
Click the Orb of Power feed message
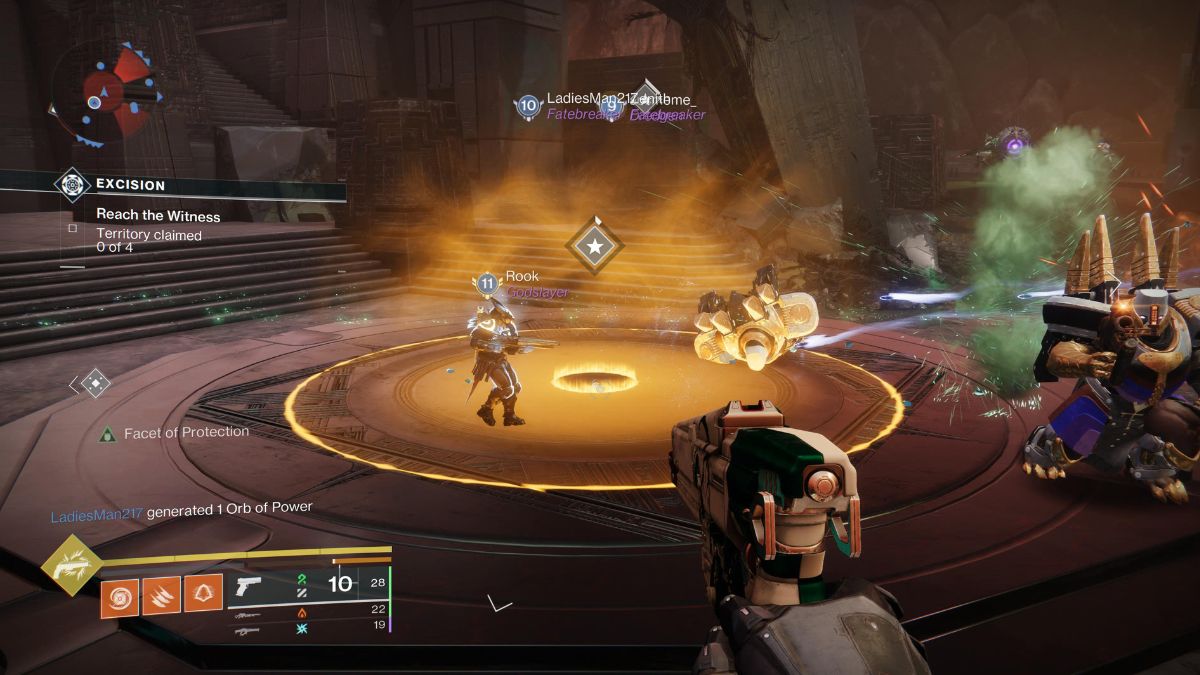[x=181, y=508]
